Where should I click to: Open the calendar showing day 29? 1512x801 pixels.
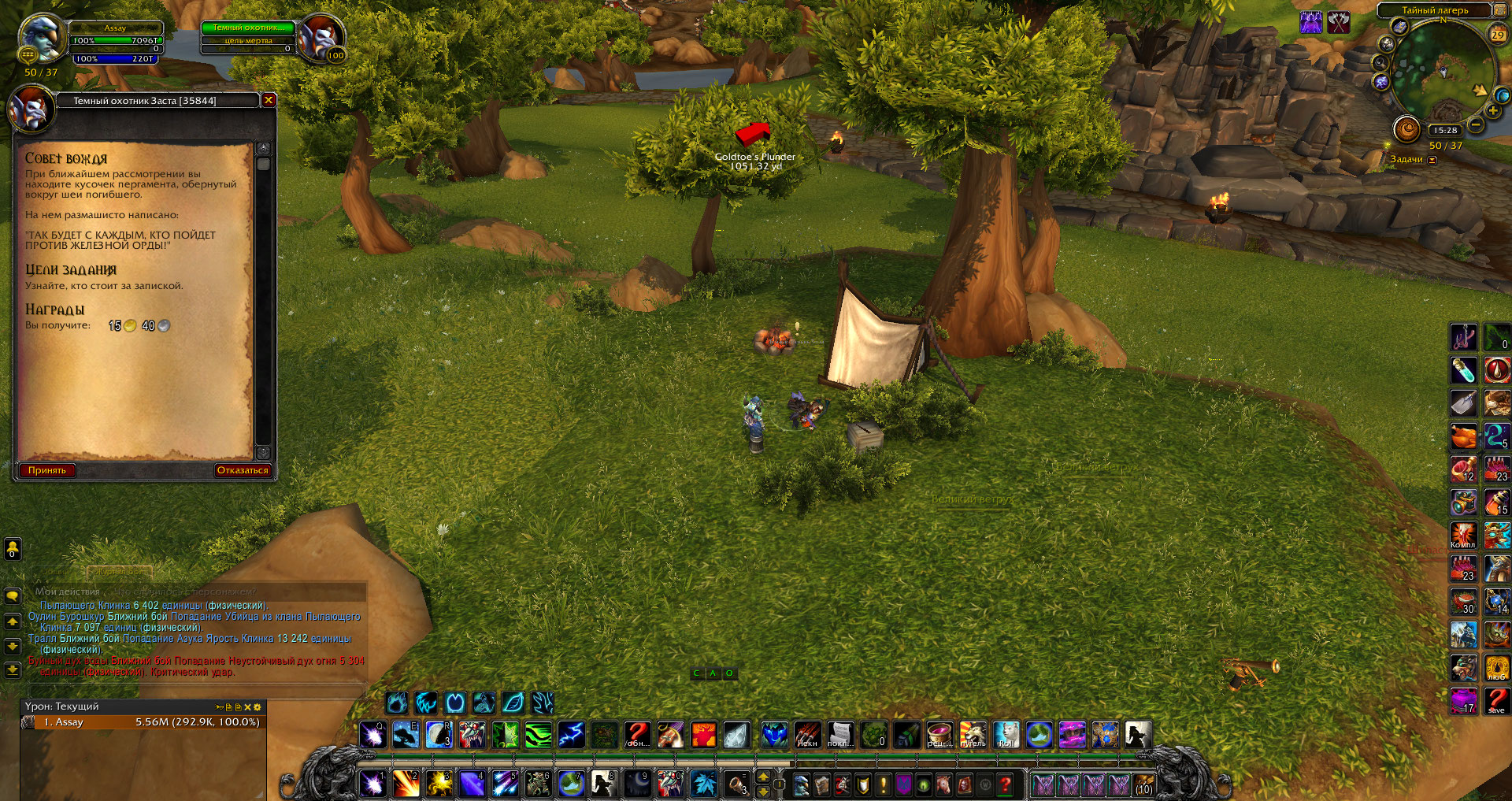click(x=1497, y=34)
